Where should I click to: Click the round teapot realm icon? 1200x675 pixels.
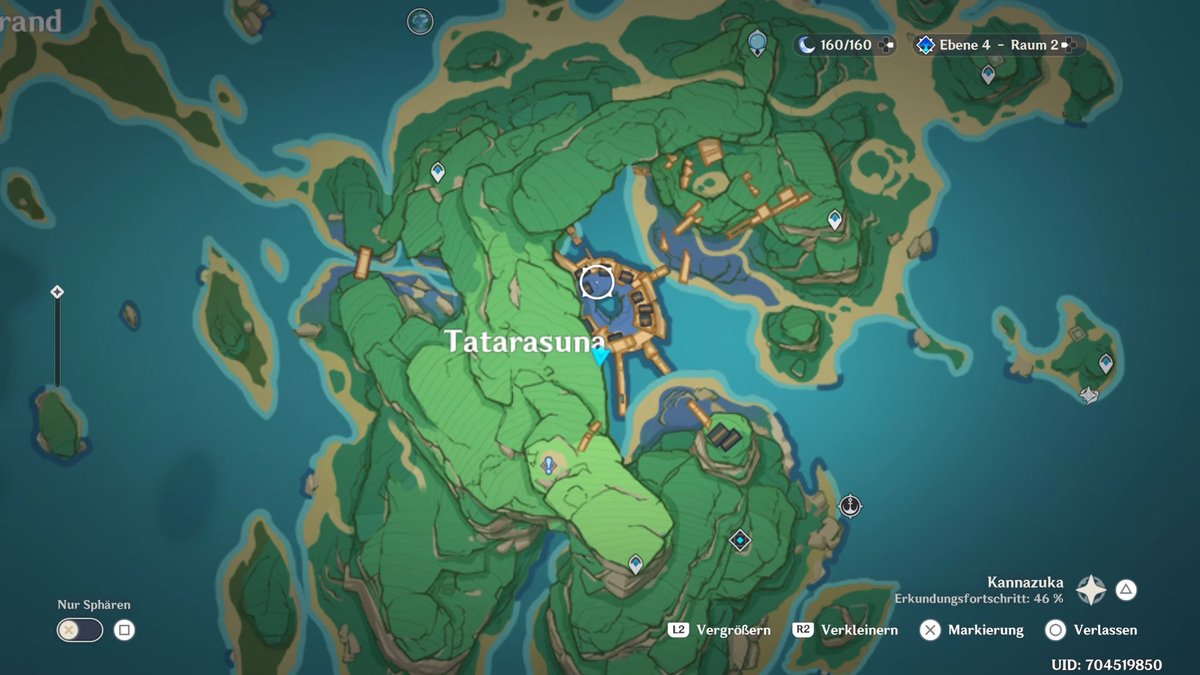tap(421, 20)
